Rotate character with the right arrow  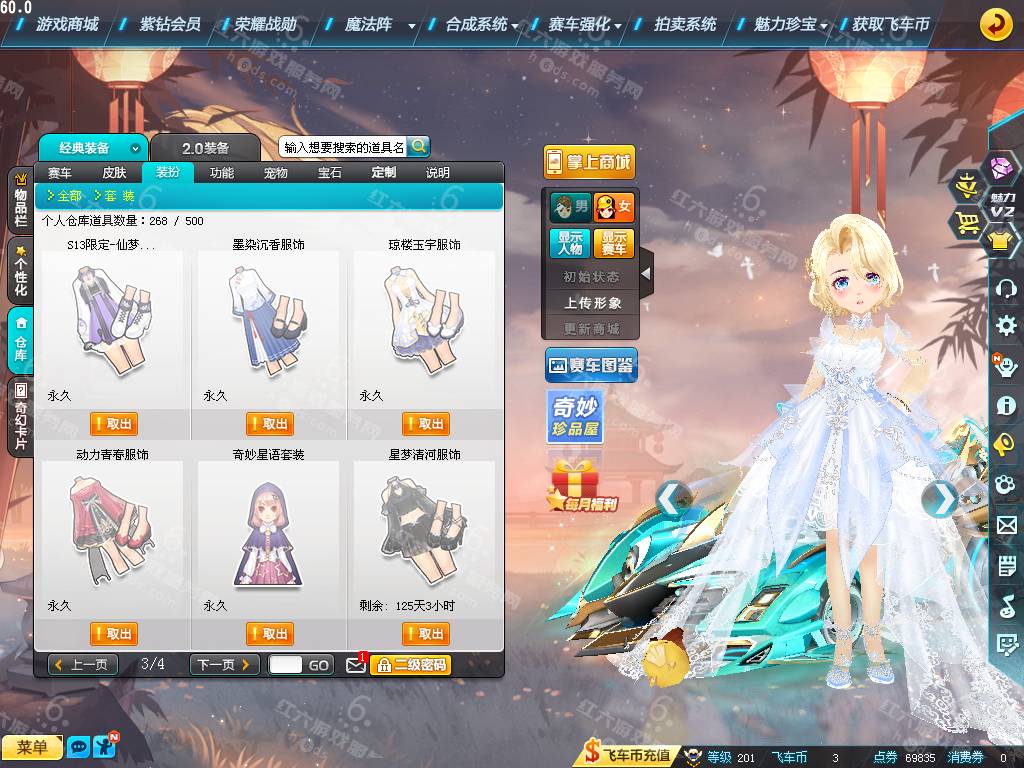(x=940, y=497)
